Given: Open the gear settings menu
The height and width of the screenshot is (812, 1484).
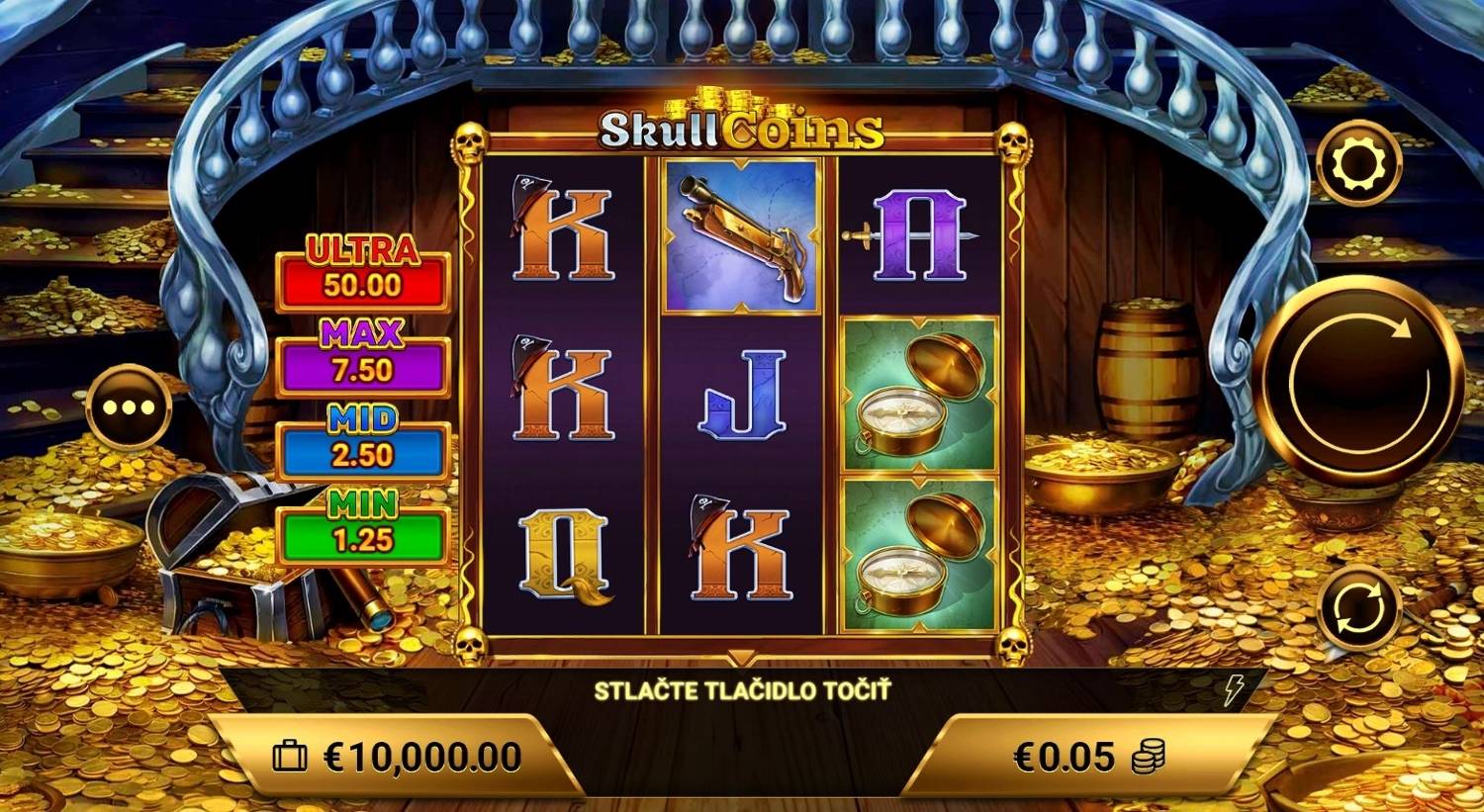Looking at the screenshot, I should (1359, 165).
